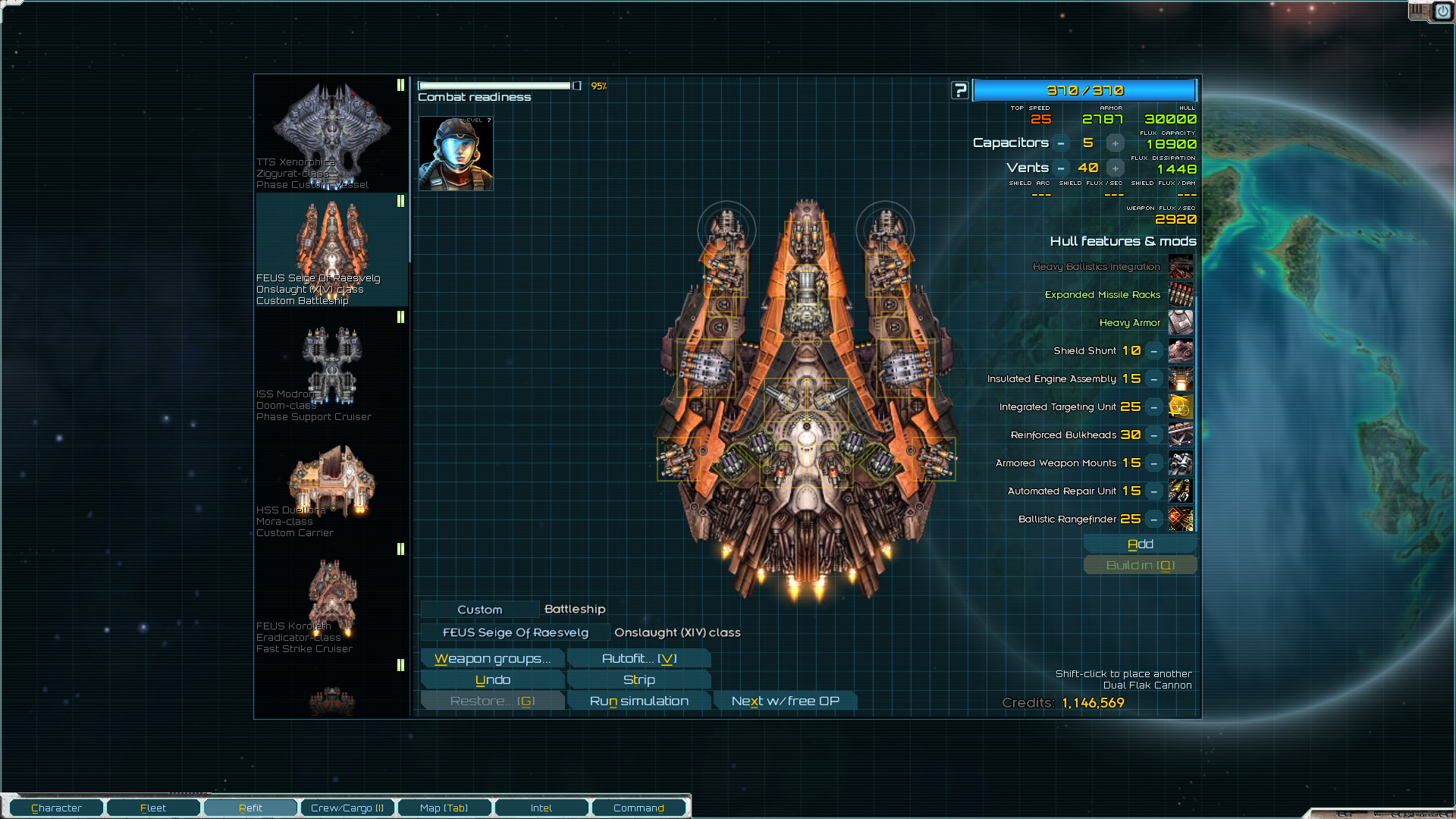Add a new hull mod
1456x819 pixels.
coord(1140,544)
